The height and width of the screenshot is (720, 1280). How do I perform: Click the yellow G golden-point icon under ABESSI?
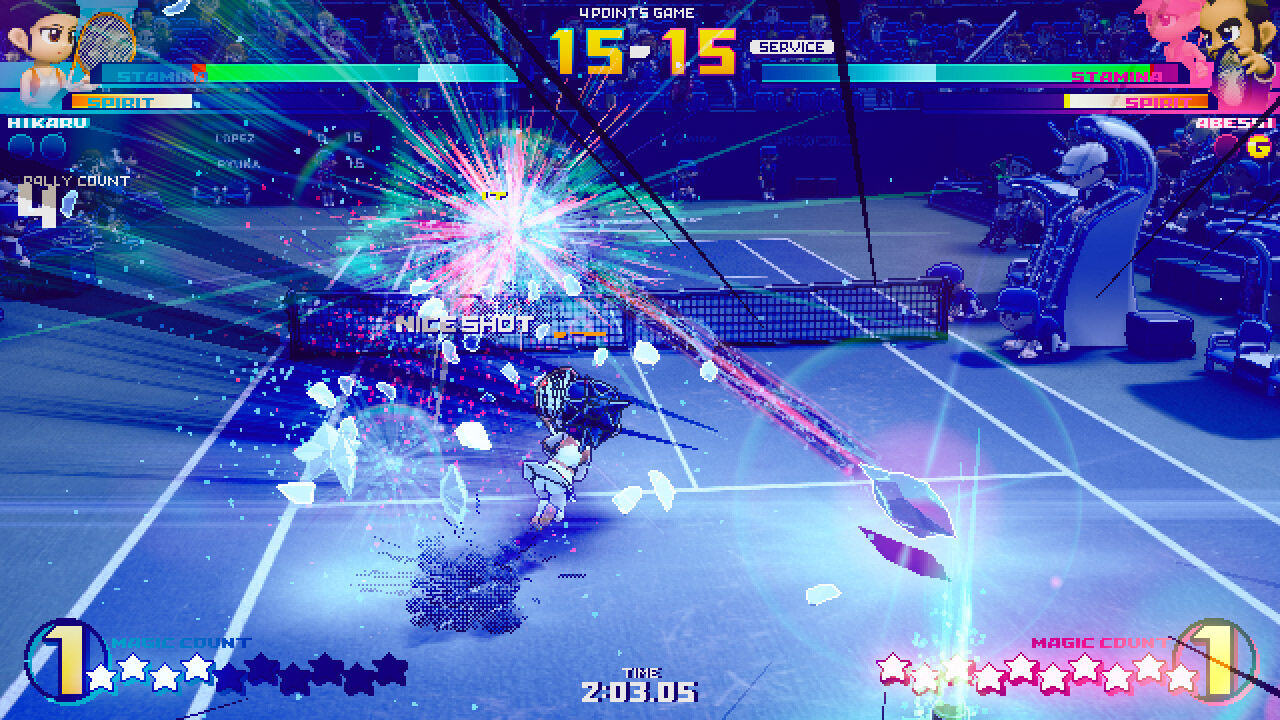coord(1258,145)
